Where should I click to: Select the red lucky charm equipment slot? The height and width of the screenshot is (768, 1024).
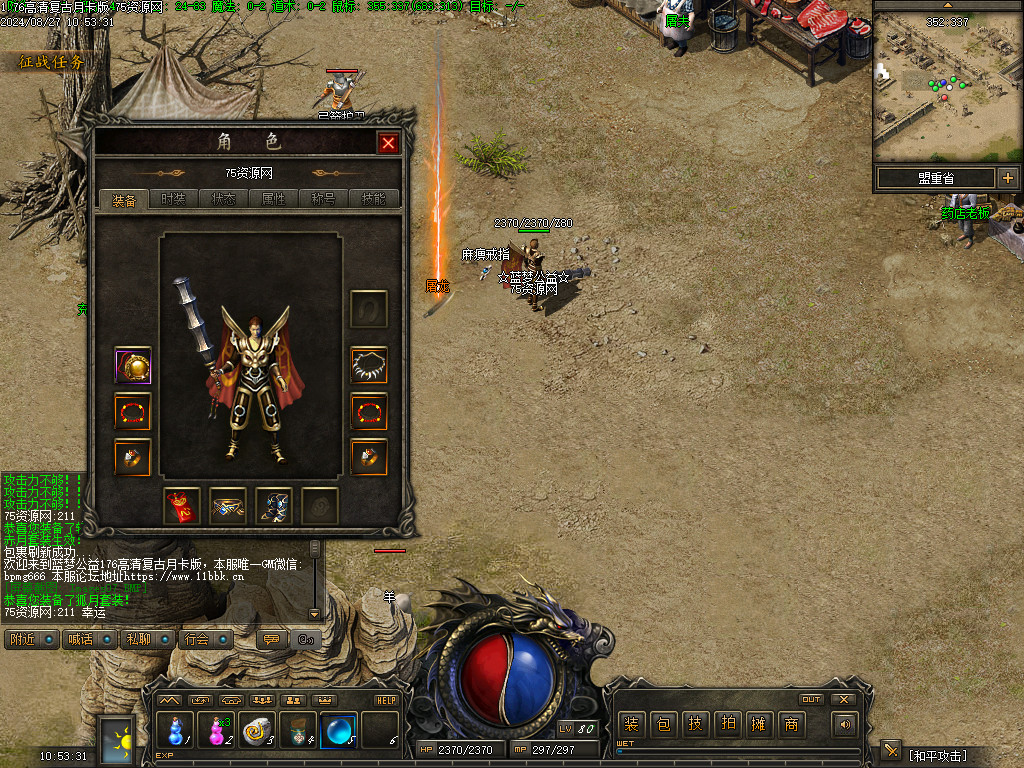click(x=182, y=506)
